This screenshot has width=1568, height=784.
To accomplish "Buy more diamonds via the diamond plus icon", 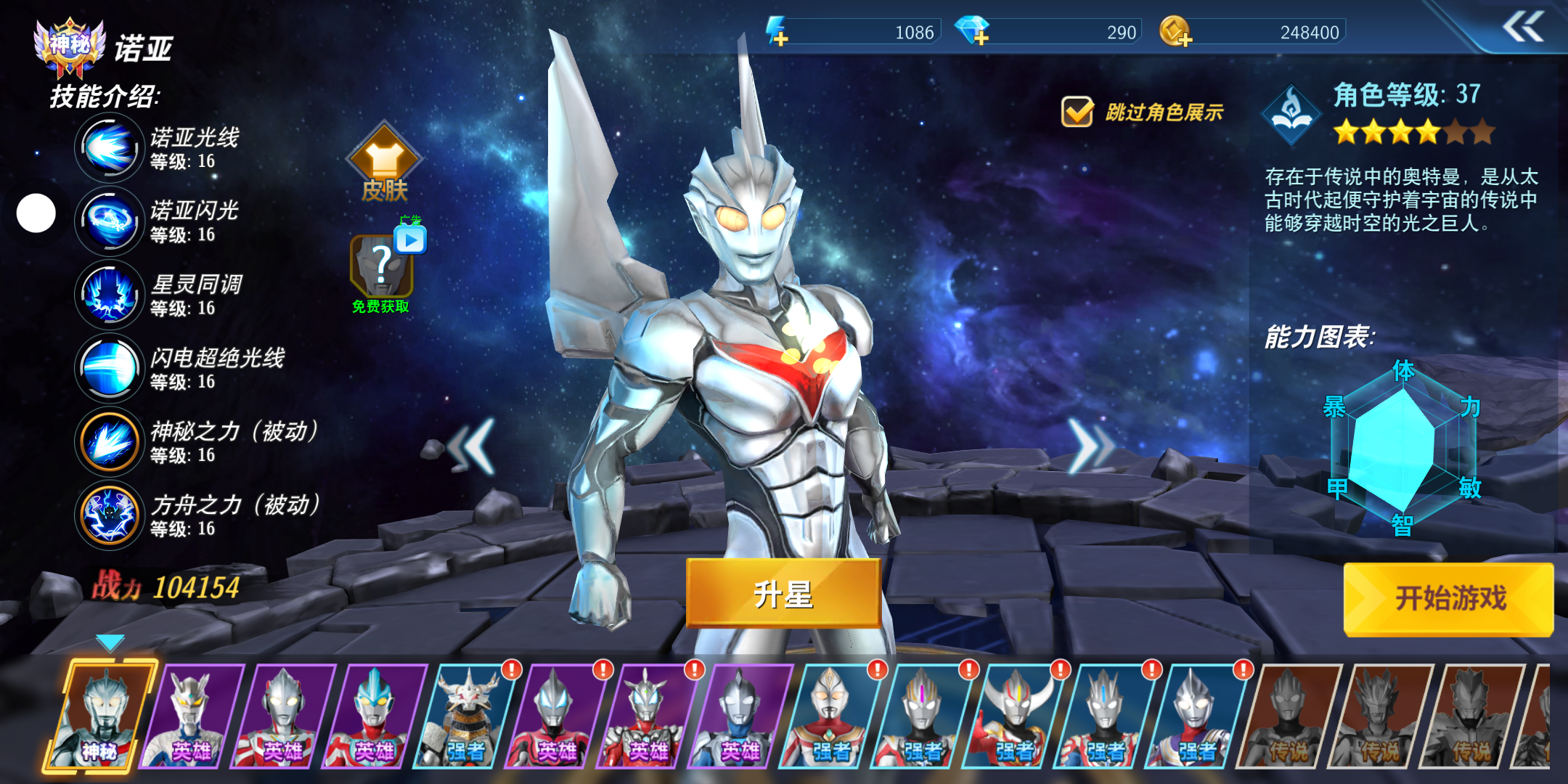I will pos(972,32).
